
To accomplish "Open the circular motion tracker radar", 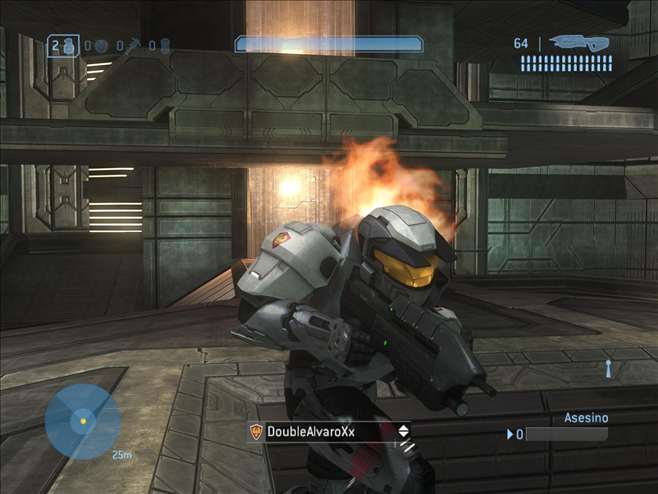I will tap(82, 421).
